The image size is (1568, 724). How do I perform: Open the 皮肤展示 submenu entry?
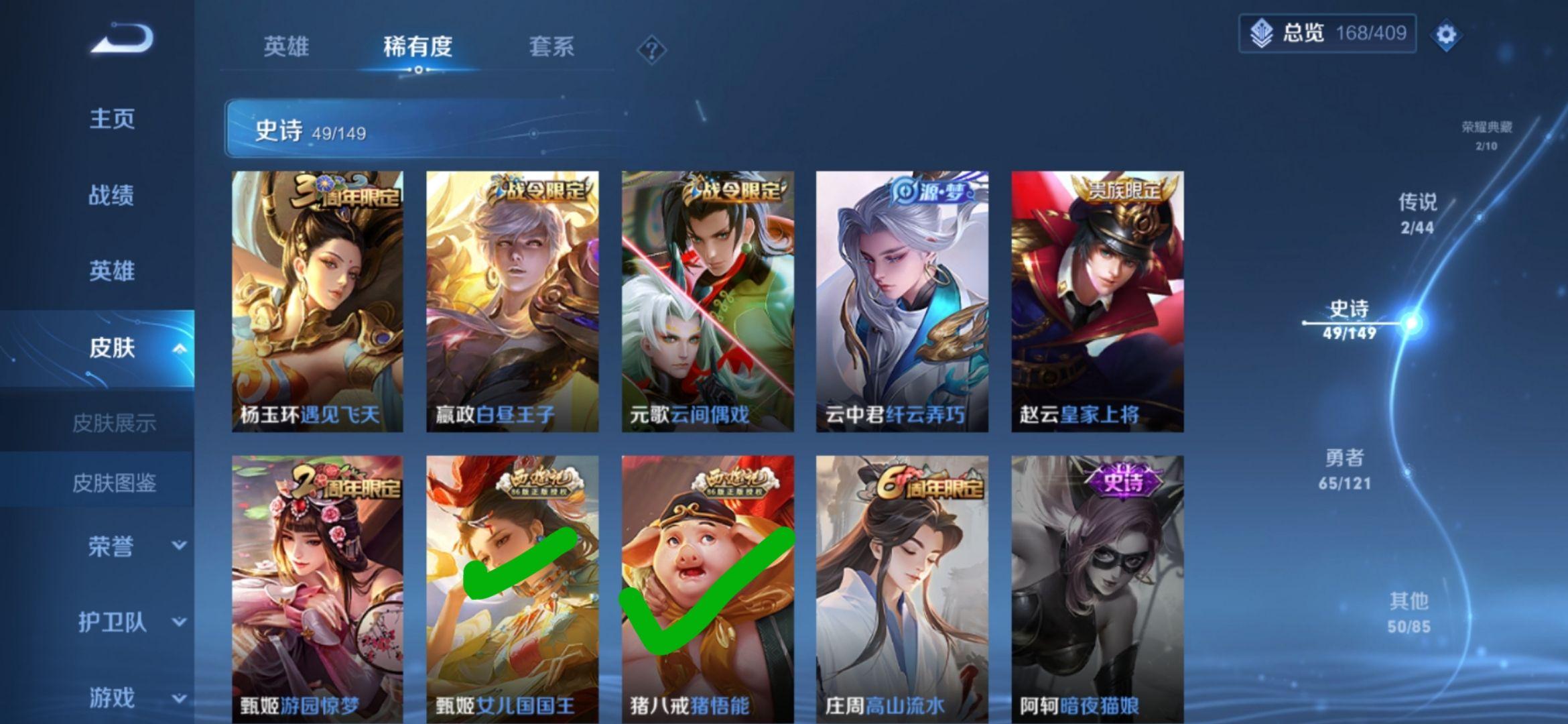114,423
